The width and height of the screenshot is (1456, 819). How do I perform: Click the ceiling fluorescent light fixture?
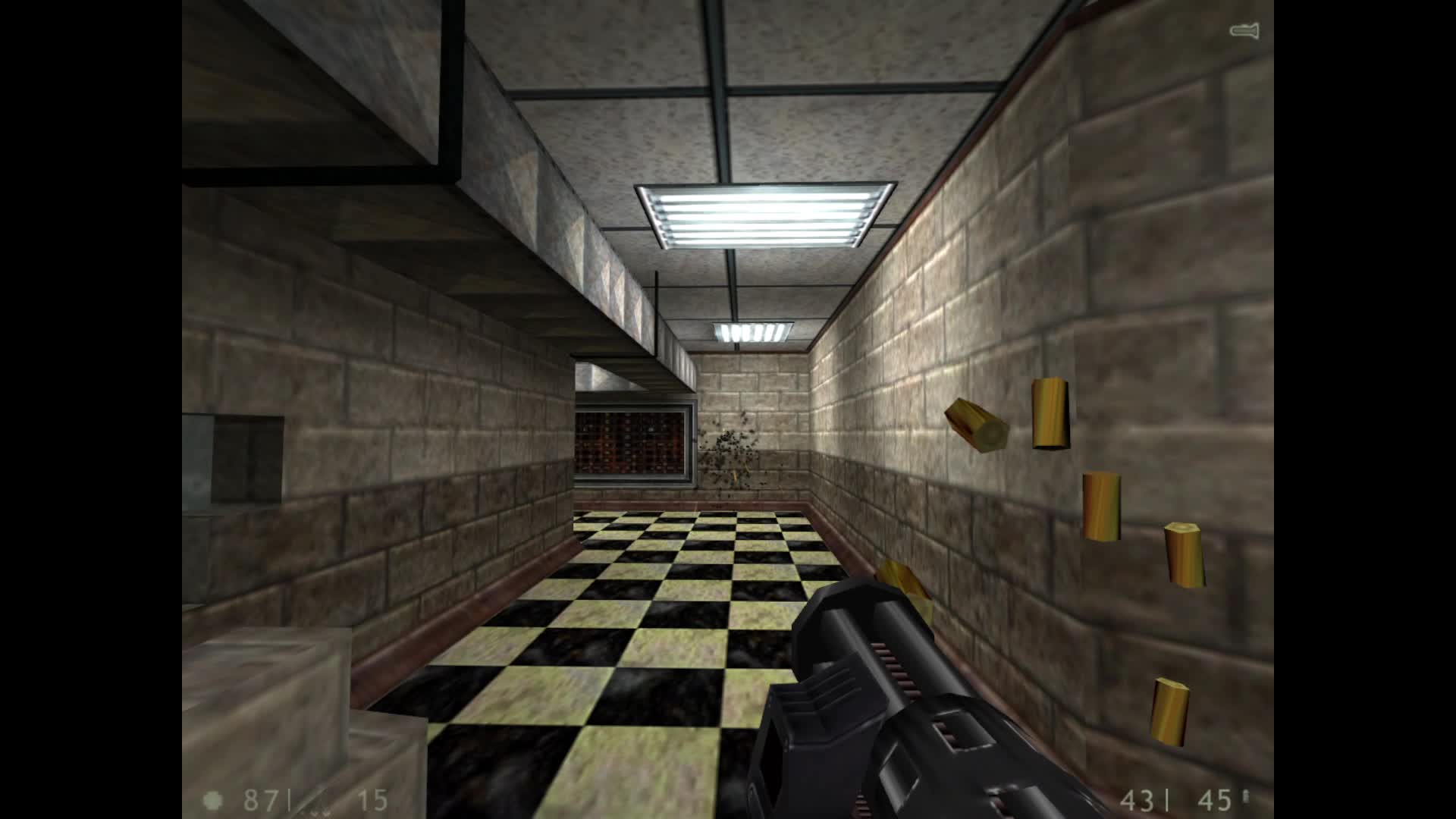tap(758, 216)
